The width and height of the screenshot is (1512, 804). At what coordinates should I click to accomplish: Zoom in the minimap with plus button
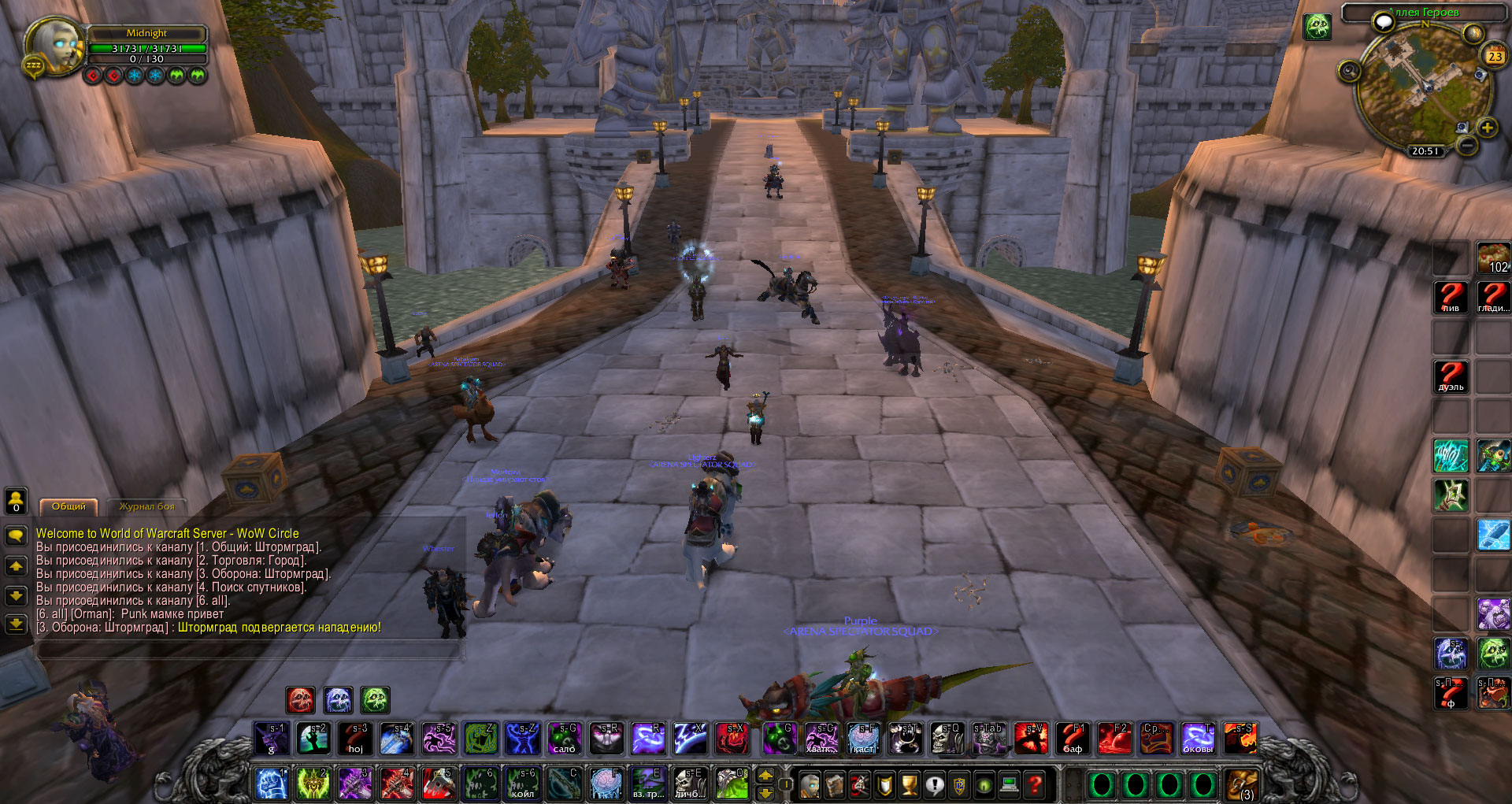point(1487,128)
